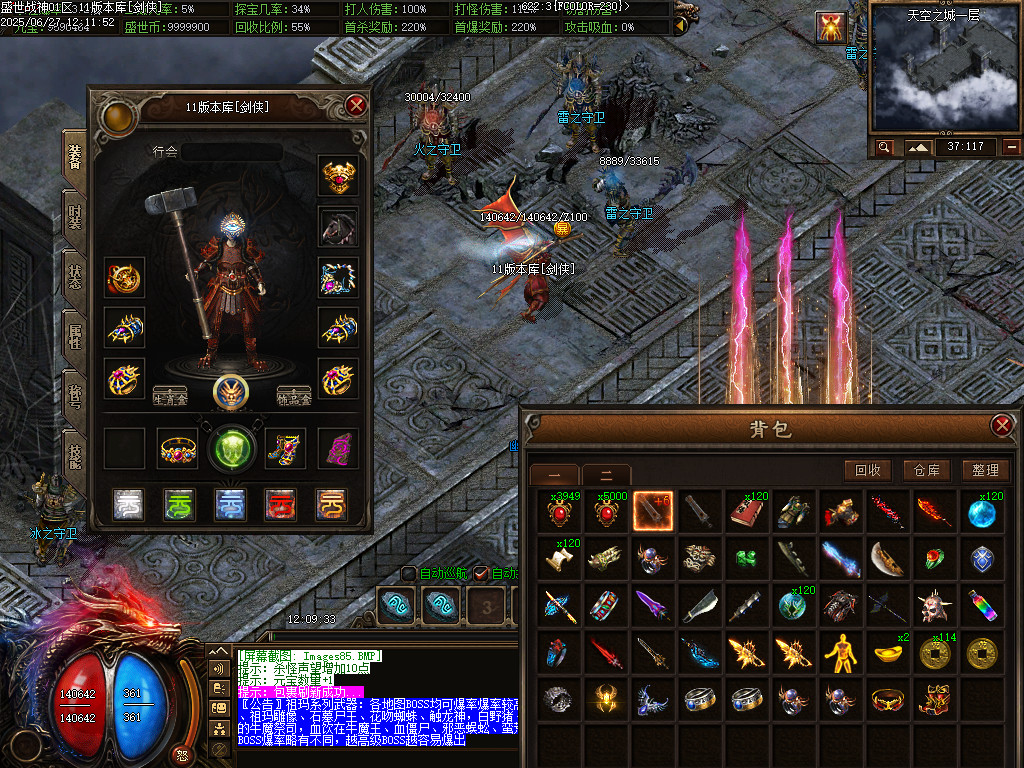Switch to the 时装 fashion tab
1024x768 pixels.
(x=75, y=213)
